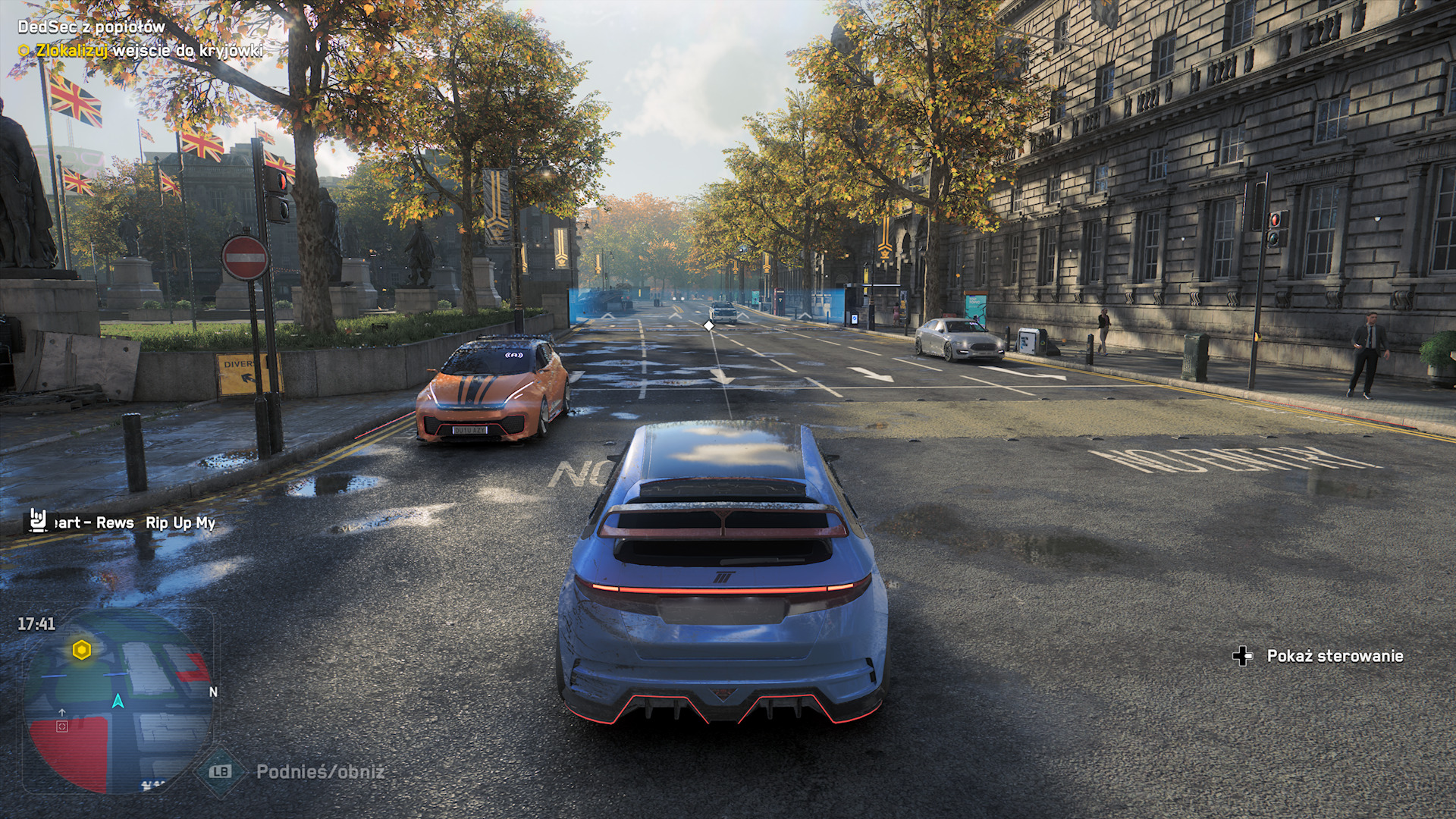Select the cyan player arrow on minimap
Image resolution: width=1456 pixels, height=819 pixels.
[x=118, y=701]
